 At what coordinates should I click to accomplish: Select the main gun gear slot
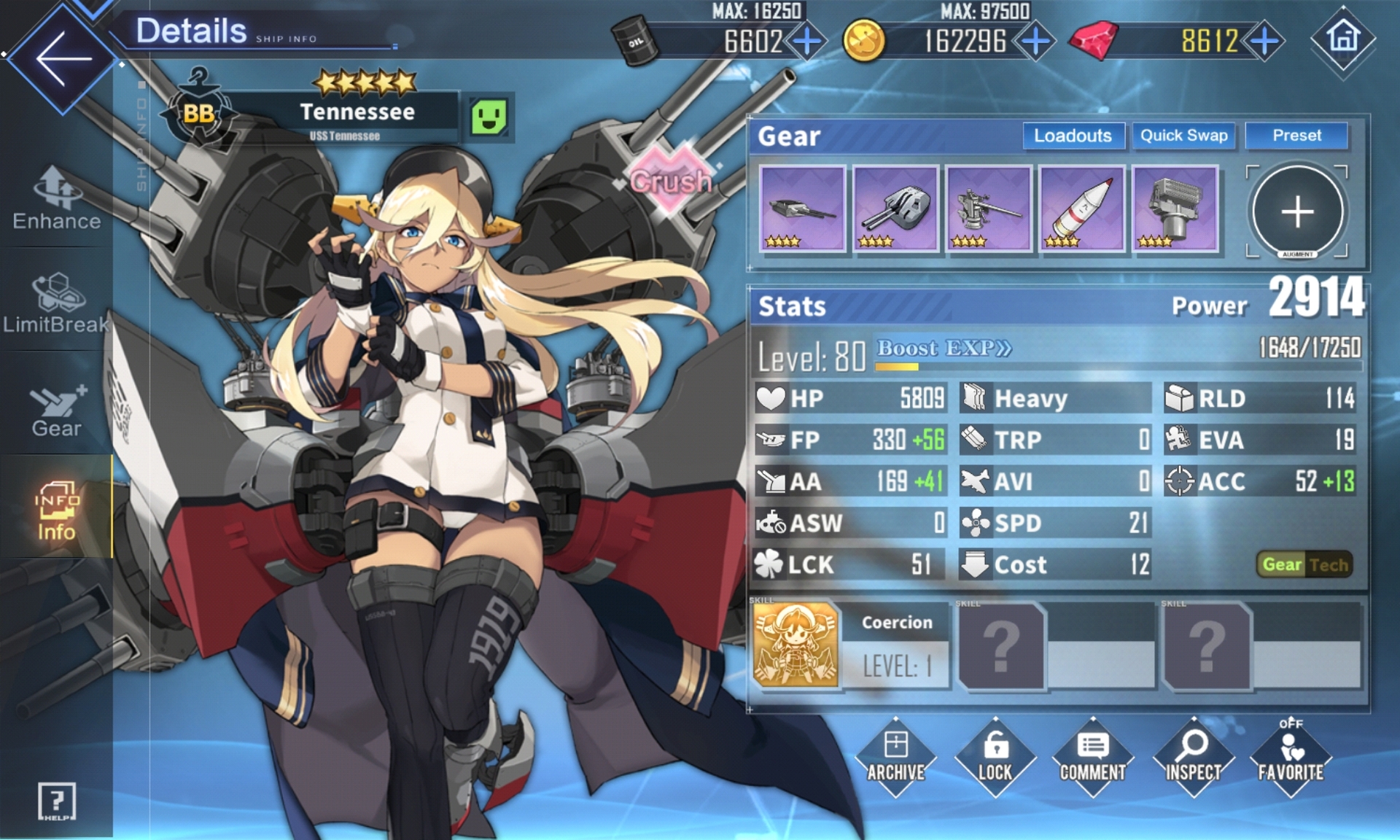point(802,209)
